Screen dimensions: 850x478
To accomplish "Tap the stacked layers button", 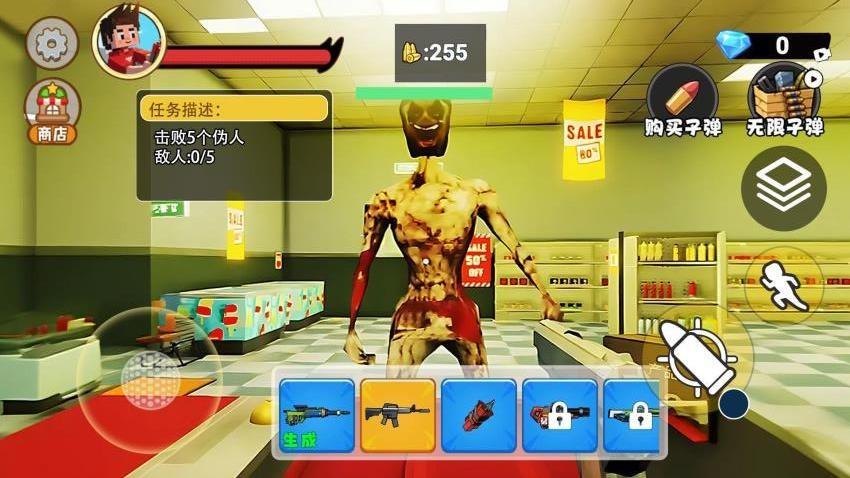I will (x=783, y=189).
